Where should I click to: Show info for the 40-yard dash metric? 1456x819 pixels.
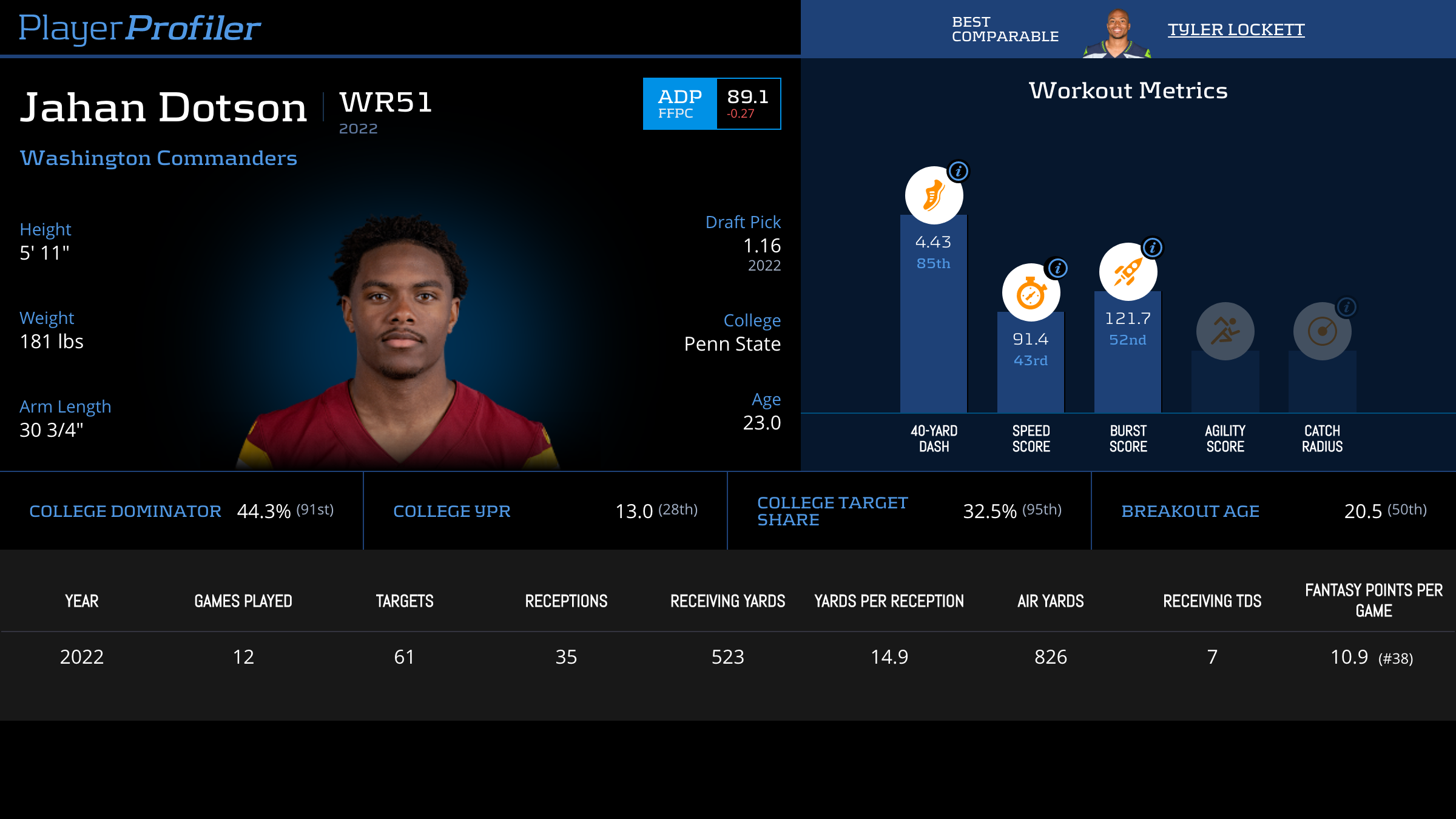pyautogui.click(x=959, y=172)
